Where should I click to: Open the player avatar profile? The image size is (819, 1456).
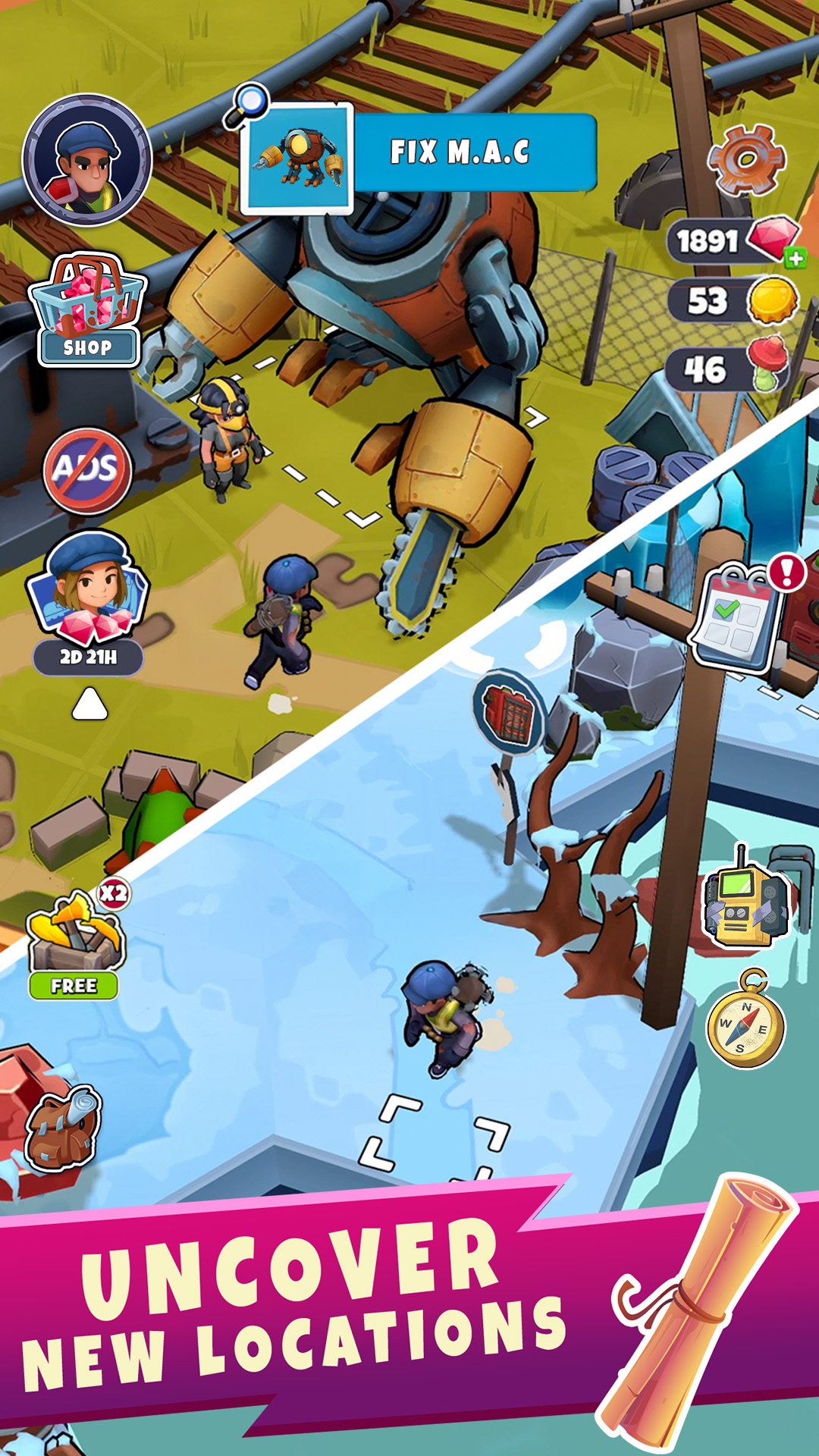coord(87,160)
